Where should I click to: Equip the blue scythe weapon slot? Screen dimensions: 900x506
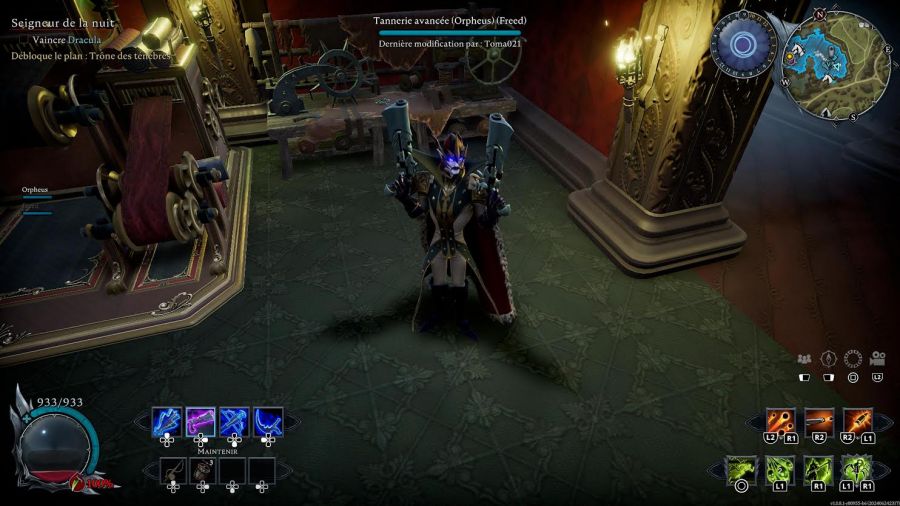click(x=267, y=422)
